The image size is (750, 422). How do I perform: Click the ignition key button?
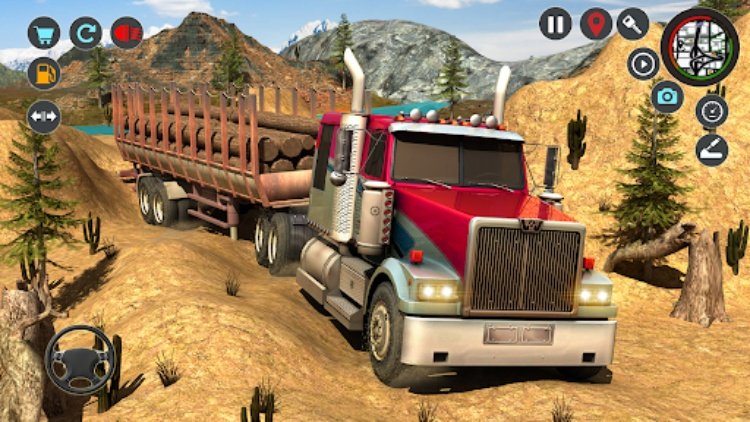tap(633, 23)
